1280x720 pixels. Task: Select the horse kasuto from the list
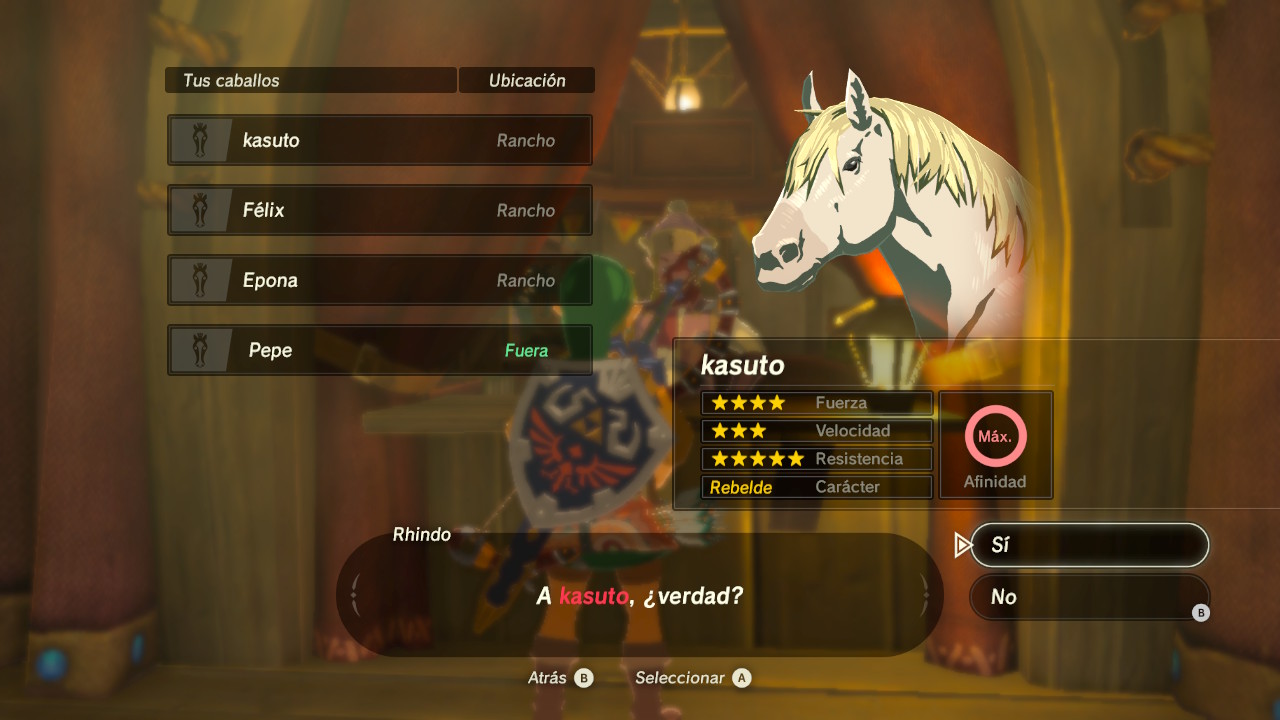(380, 140)
